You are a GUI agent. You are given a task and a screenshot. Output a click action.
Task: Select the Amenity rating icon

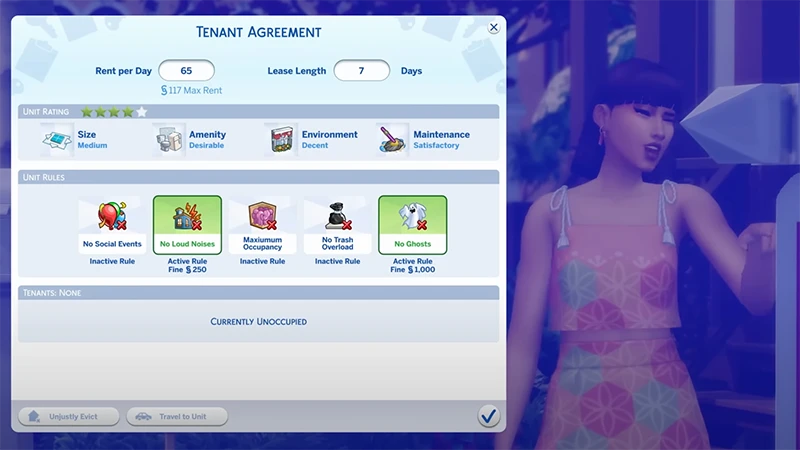[170, 140]
